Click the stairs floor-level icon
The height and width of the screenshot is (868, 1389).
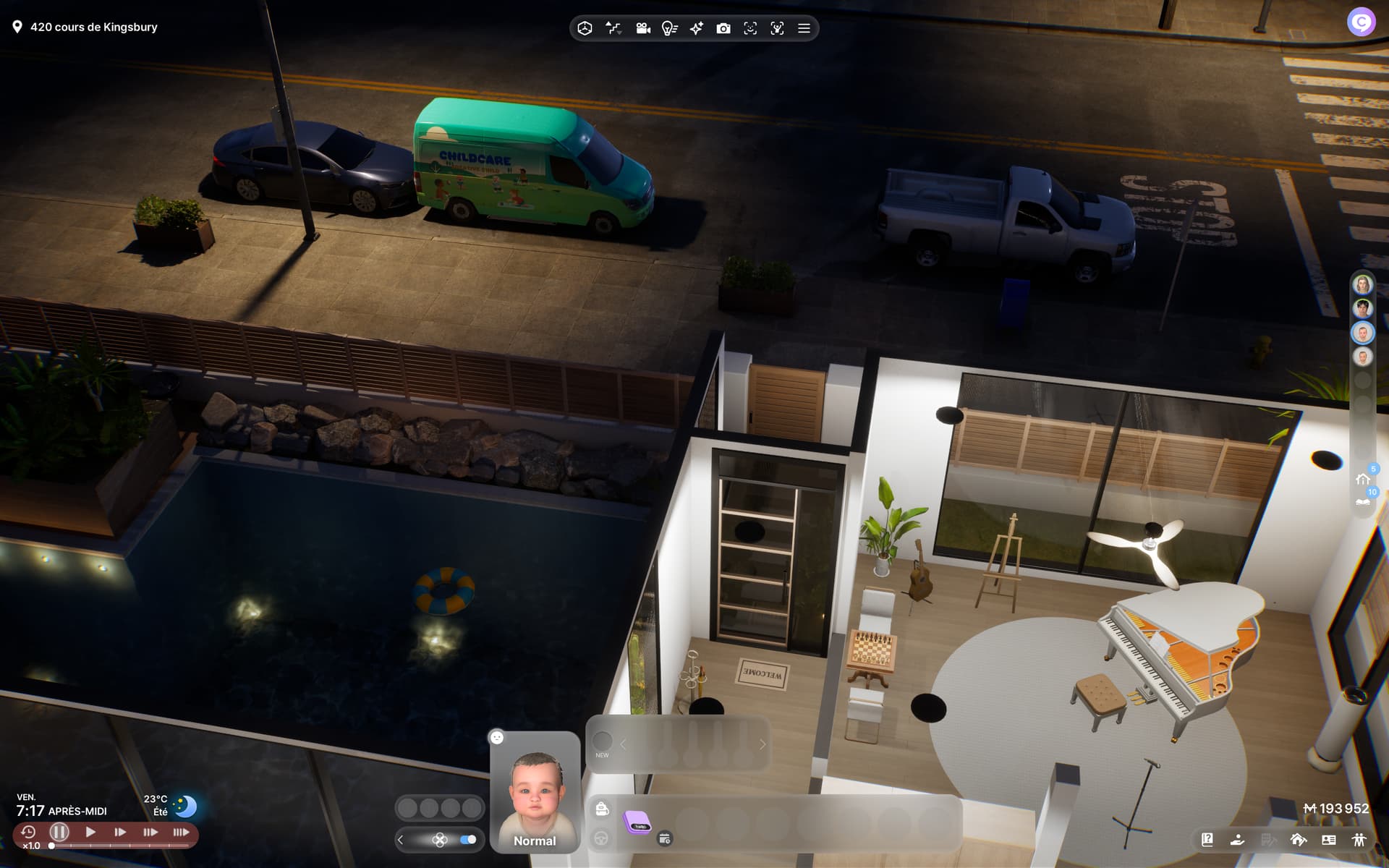[x=613, y=28]
